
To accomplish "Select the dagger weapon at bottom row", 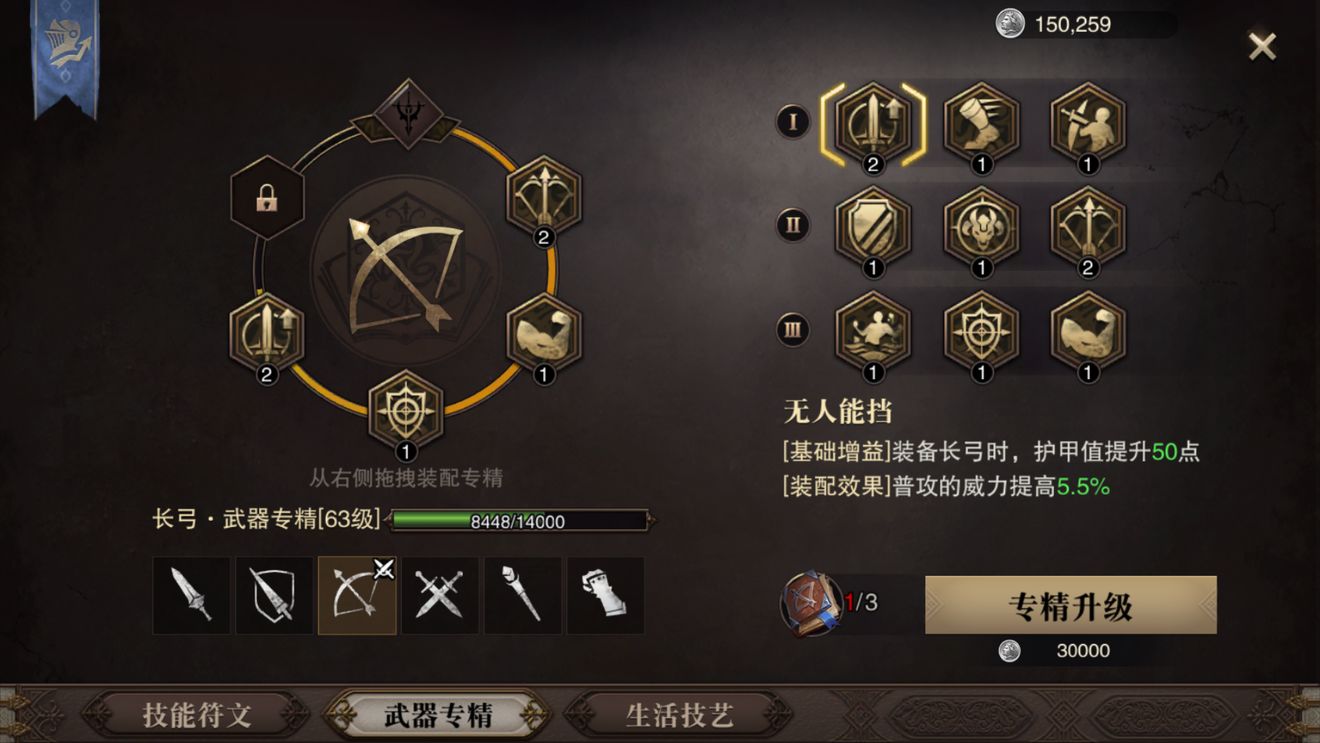I will [192, 595].
